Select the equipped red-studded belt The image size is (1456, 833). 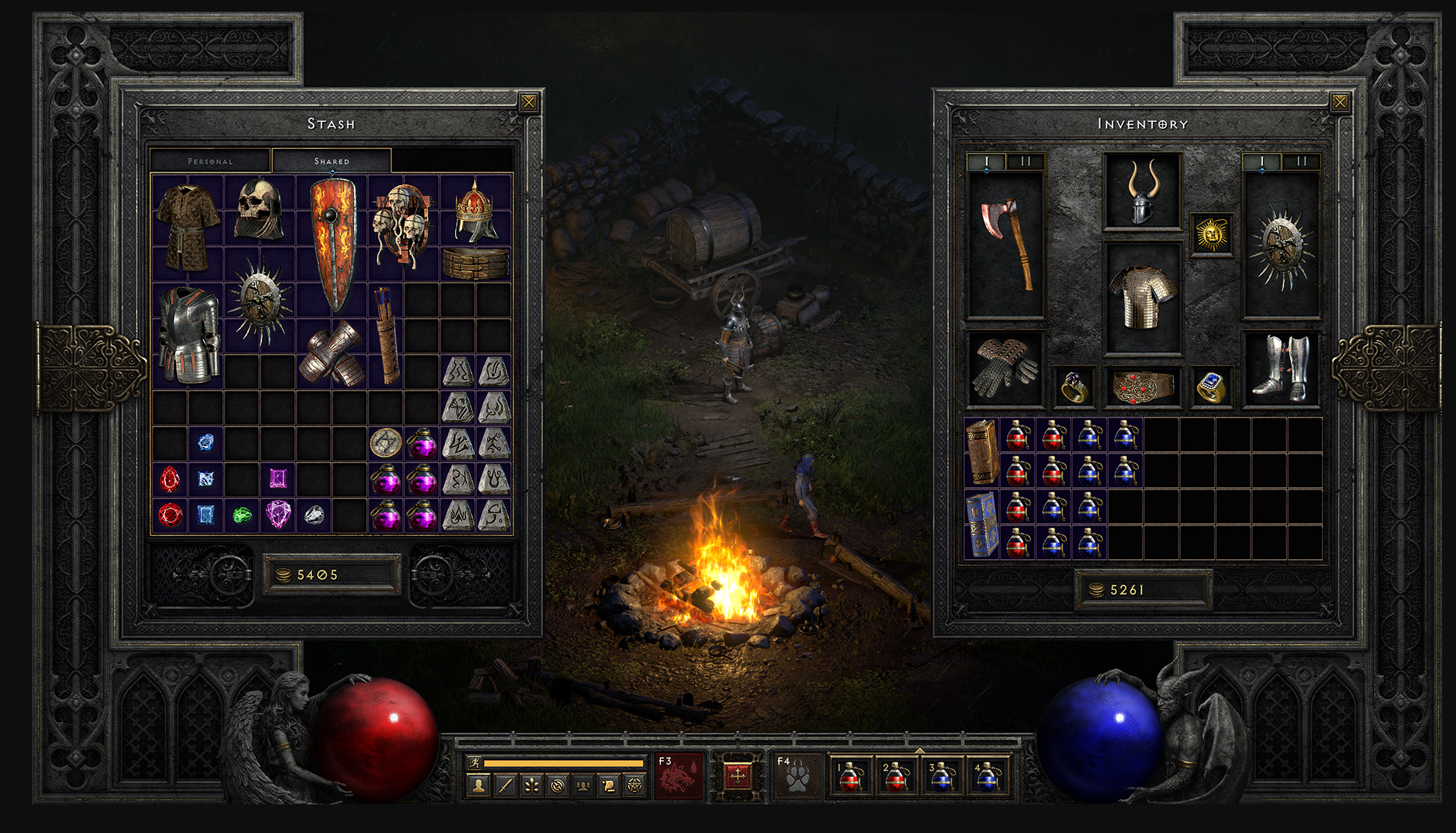(x=1142, y=387)
